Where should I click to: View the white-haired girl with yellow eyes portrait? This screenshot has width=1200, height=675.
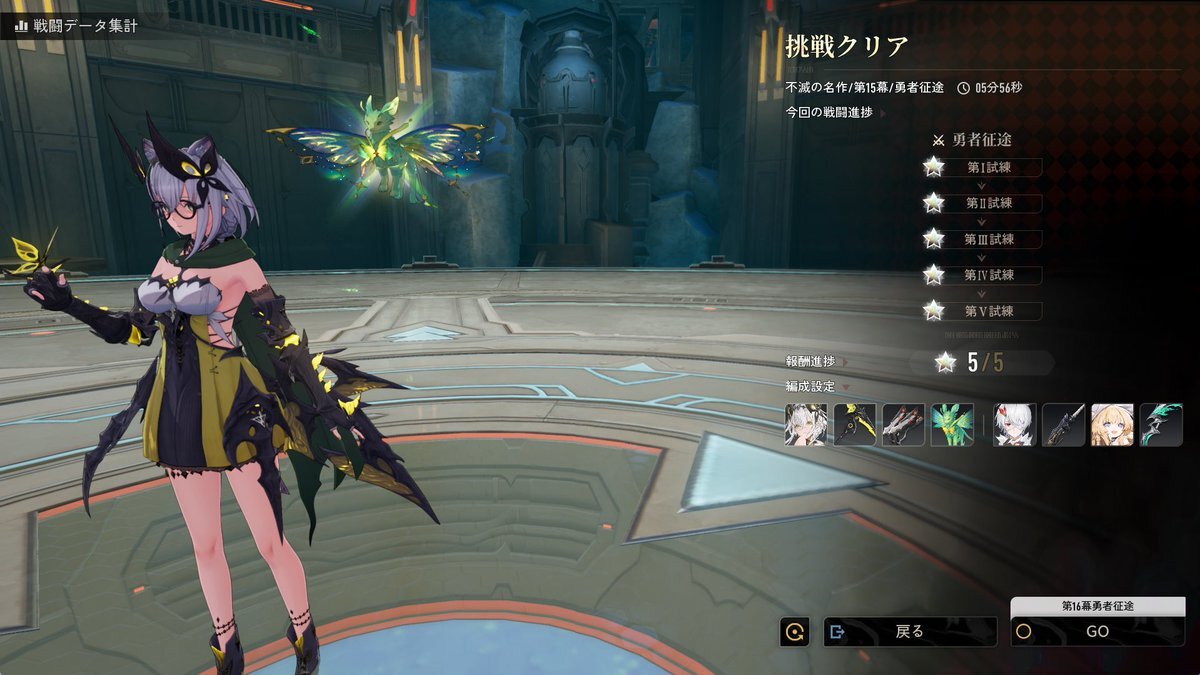pyautogui.click(x=806, y=424)
